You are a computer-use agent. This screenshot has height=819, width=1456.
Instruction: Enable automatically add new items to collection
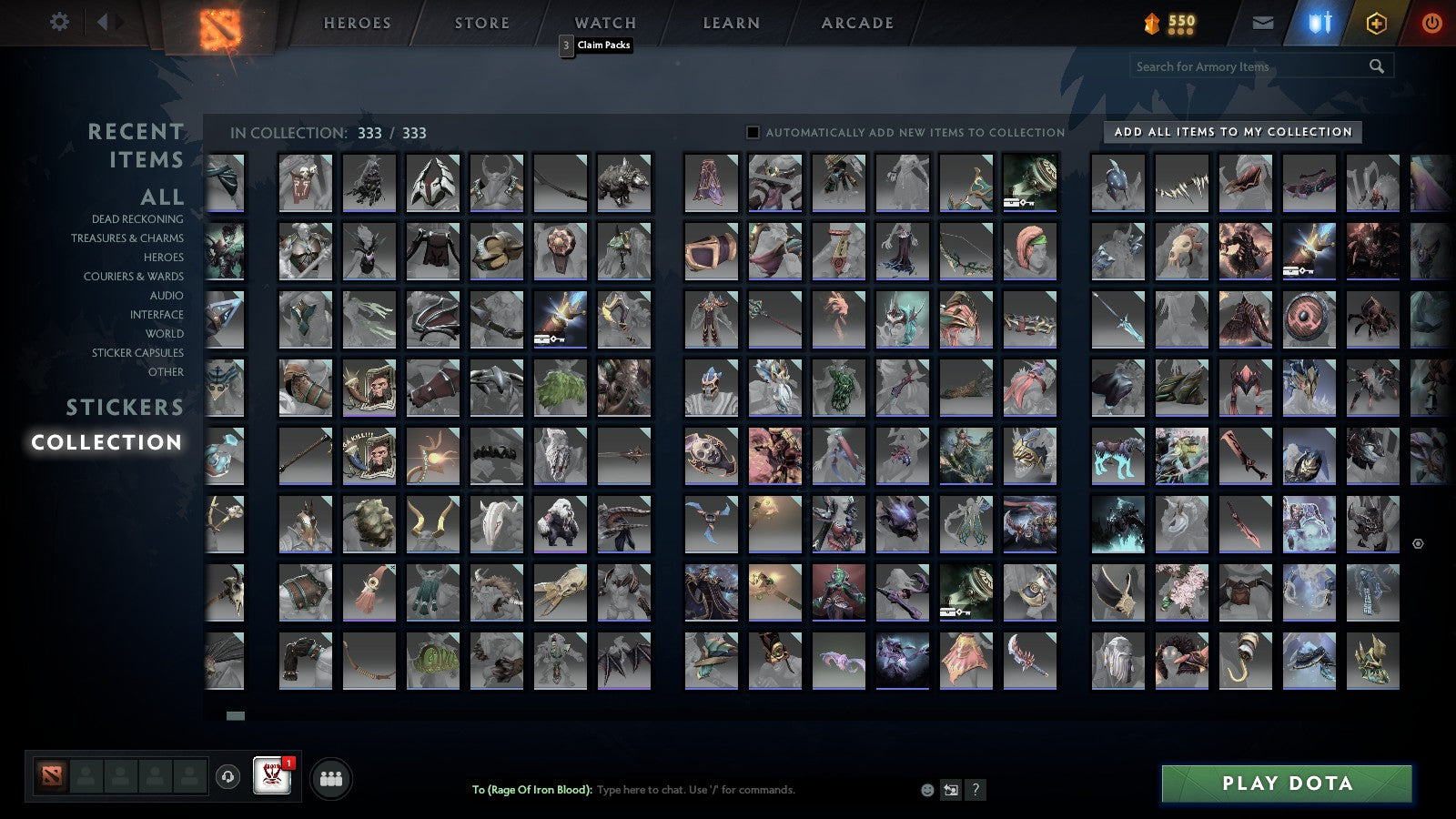pos(751,132)
